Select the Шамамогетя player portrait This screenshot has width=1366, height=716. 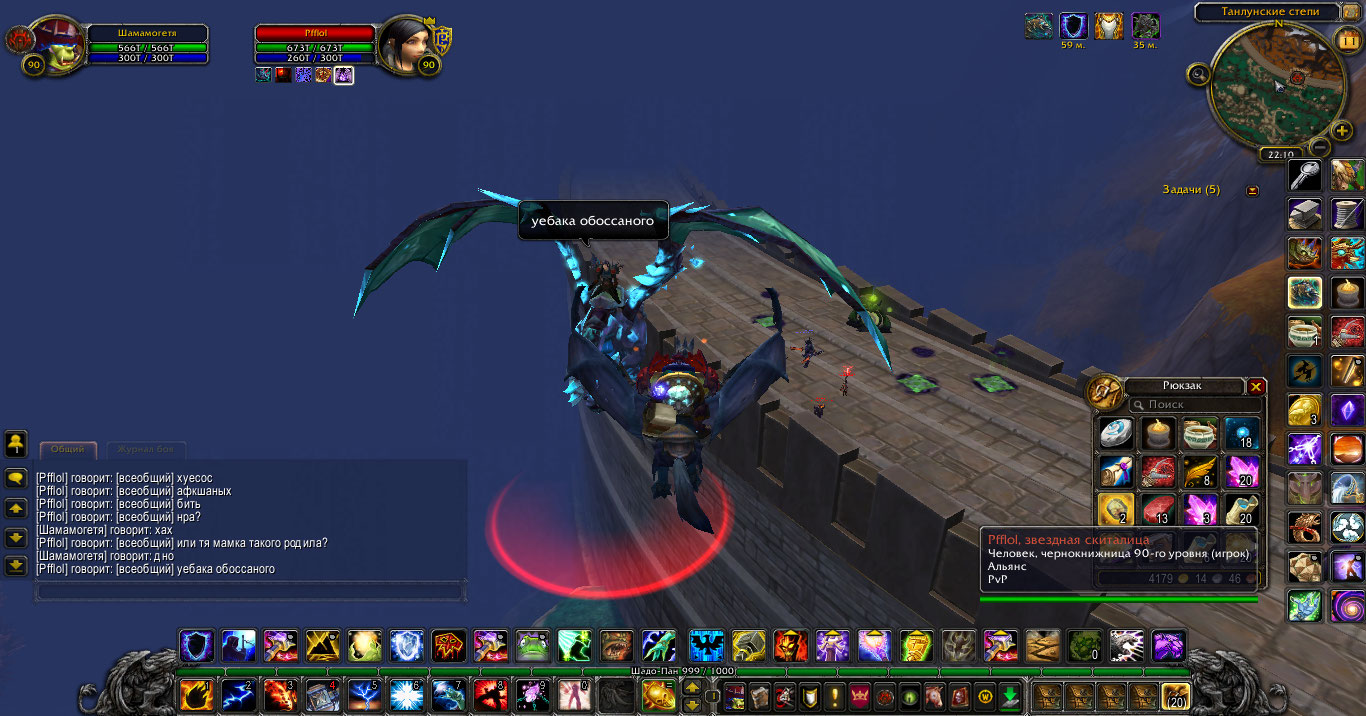55,45
